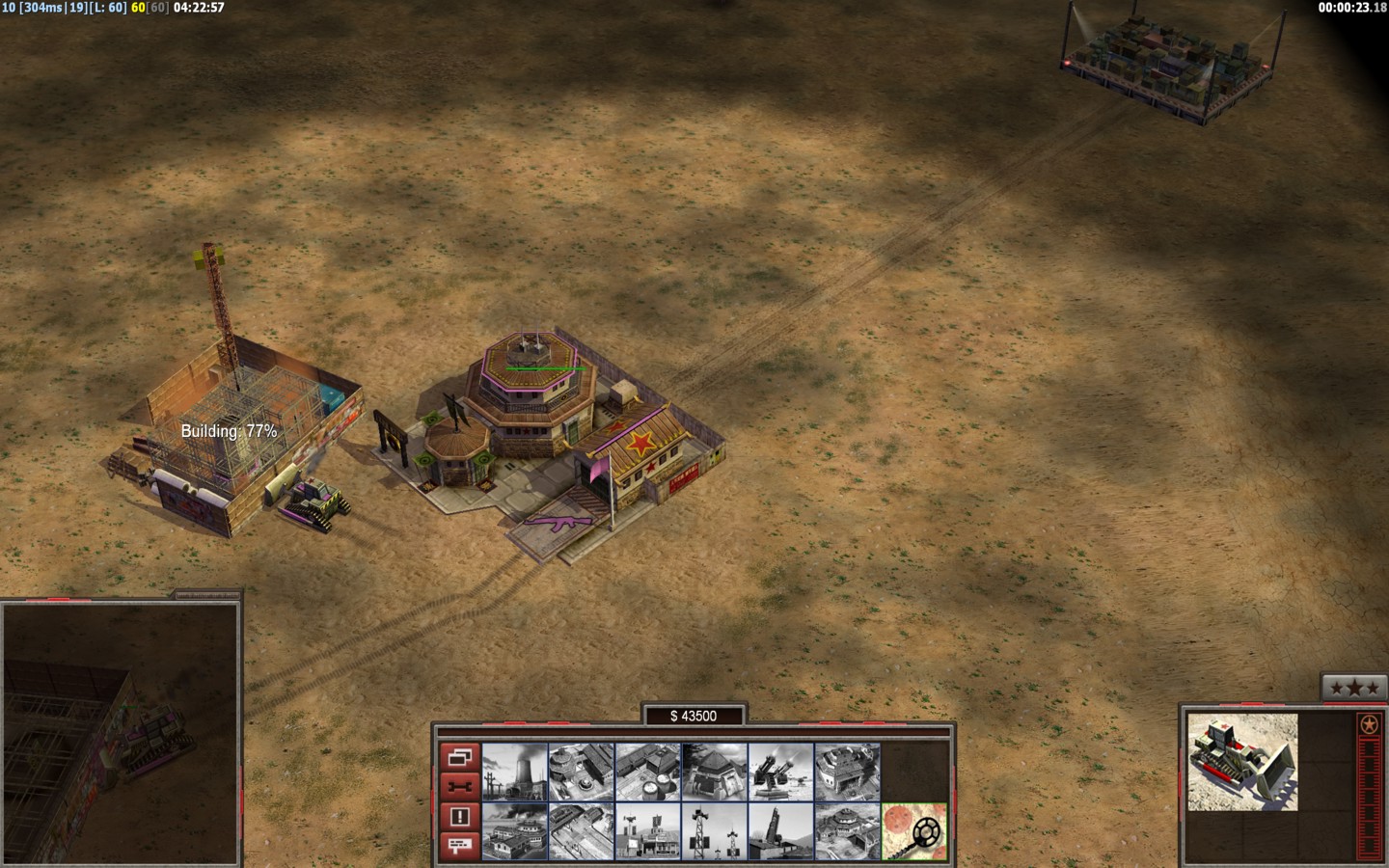Click the minimap radar panel
Image resolution: width=1389 pixels, height=868 pixels.
[x=121, y=733]
